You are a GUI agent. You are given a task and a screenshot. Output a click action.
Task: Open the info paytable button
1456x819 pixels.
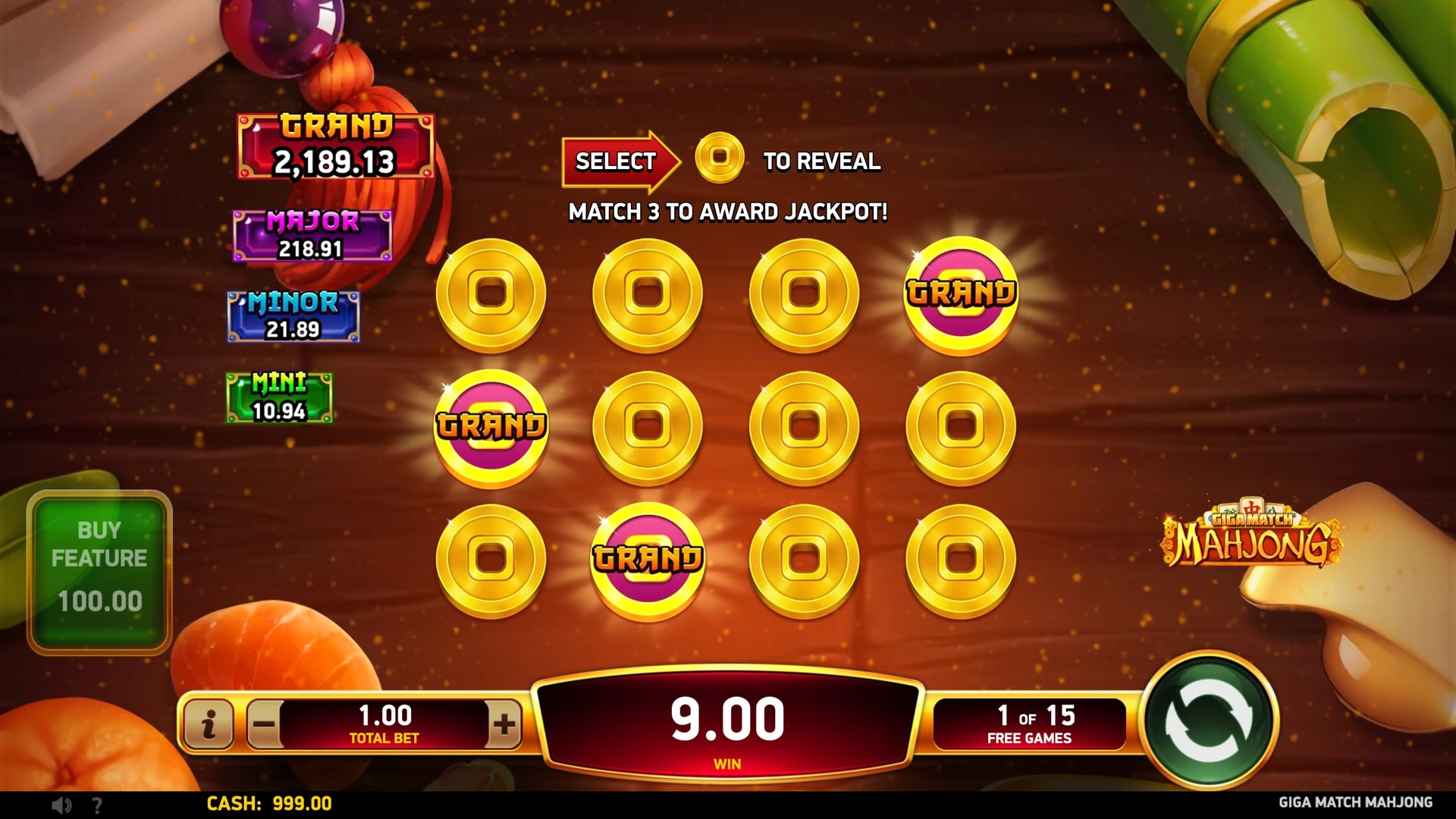click(x=209, y=723)
